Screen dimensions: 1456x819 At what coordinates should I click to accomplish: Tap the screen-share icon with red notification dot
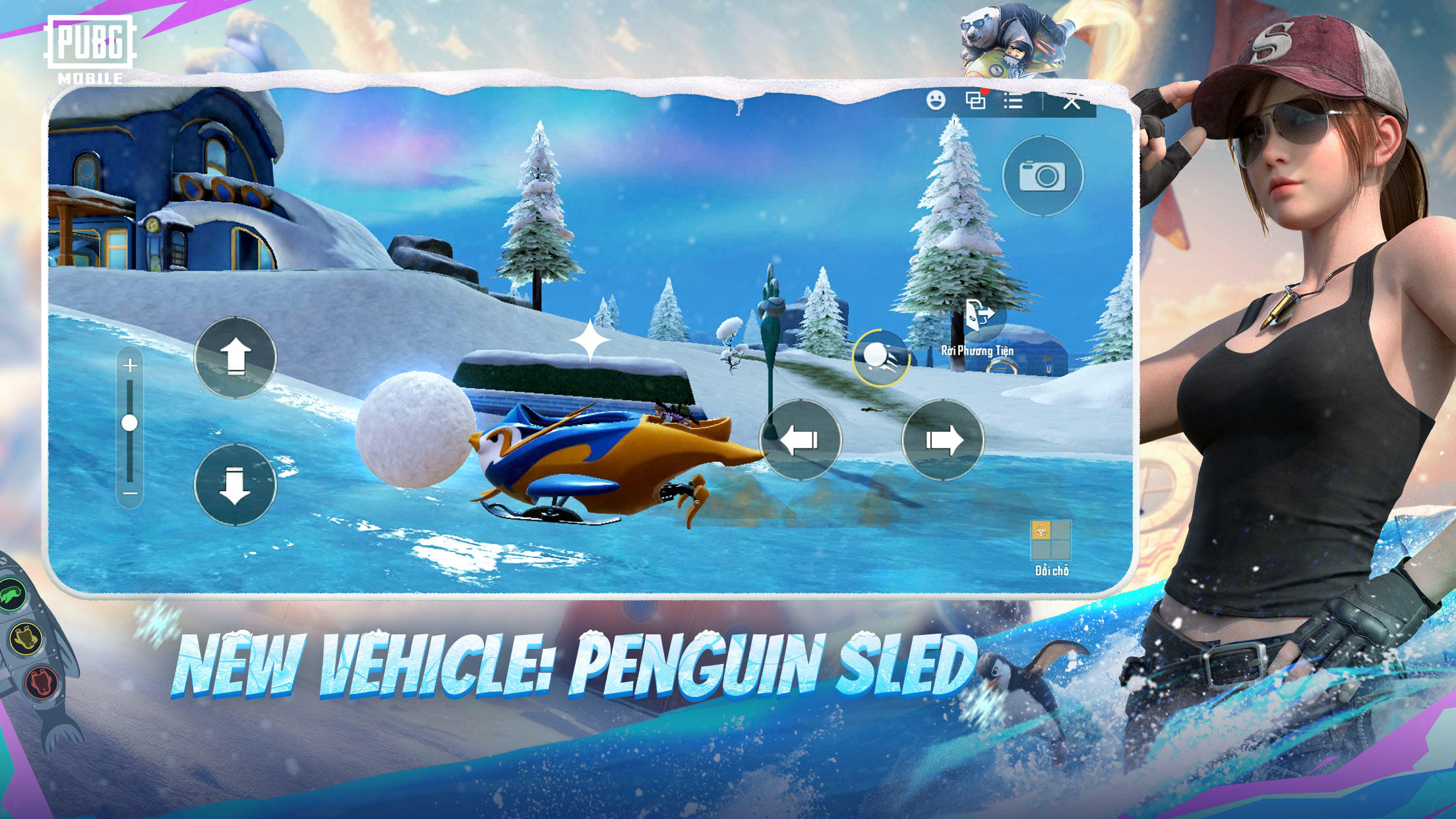pos(976,100)
